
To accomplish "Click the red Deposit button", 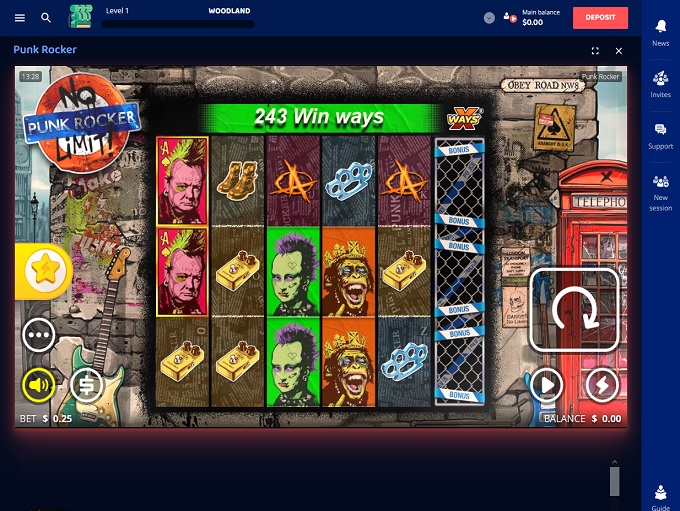I will click(x=600, y=17).
